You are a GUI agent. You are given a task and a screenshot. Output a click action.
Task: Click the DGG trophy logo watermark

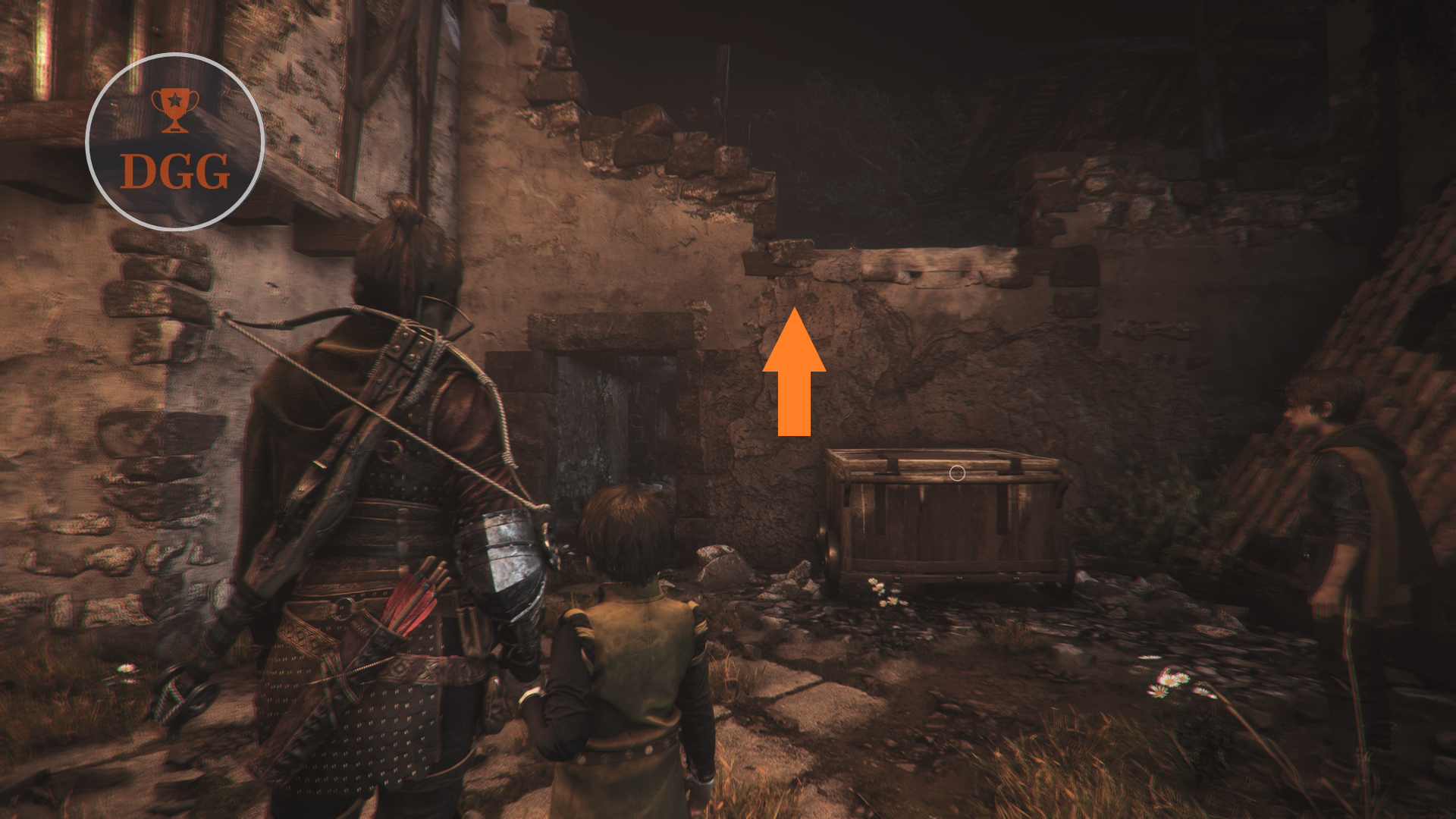(175, 142)
